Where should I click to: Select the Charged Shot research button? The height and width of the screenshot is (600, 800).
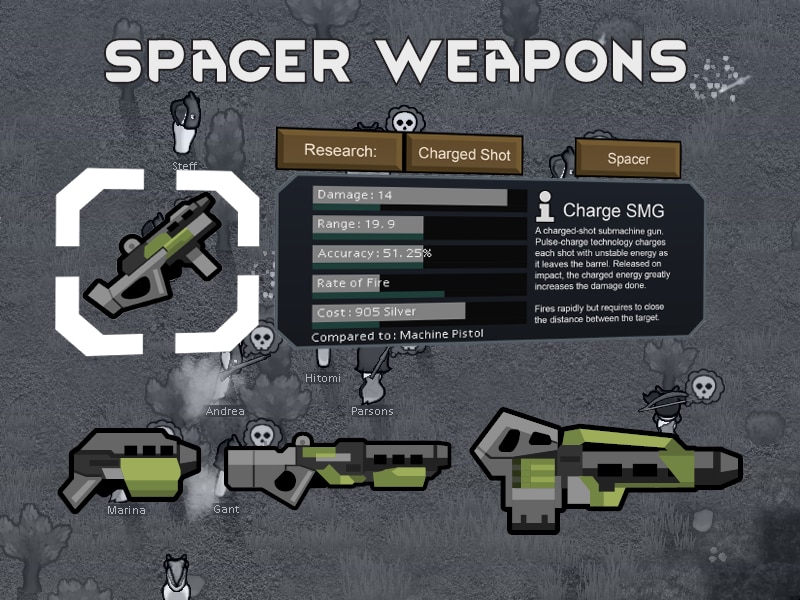click(x=464, y=154)
